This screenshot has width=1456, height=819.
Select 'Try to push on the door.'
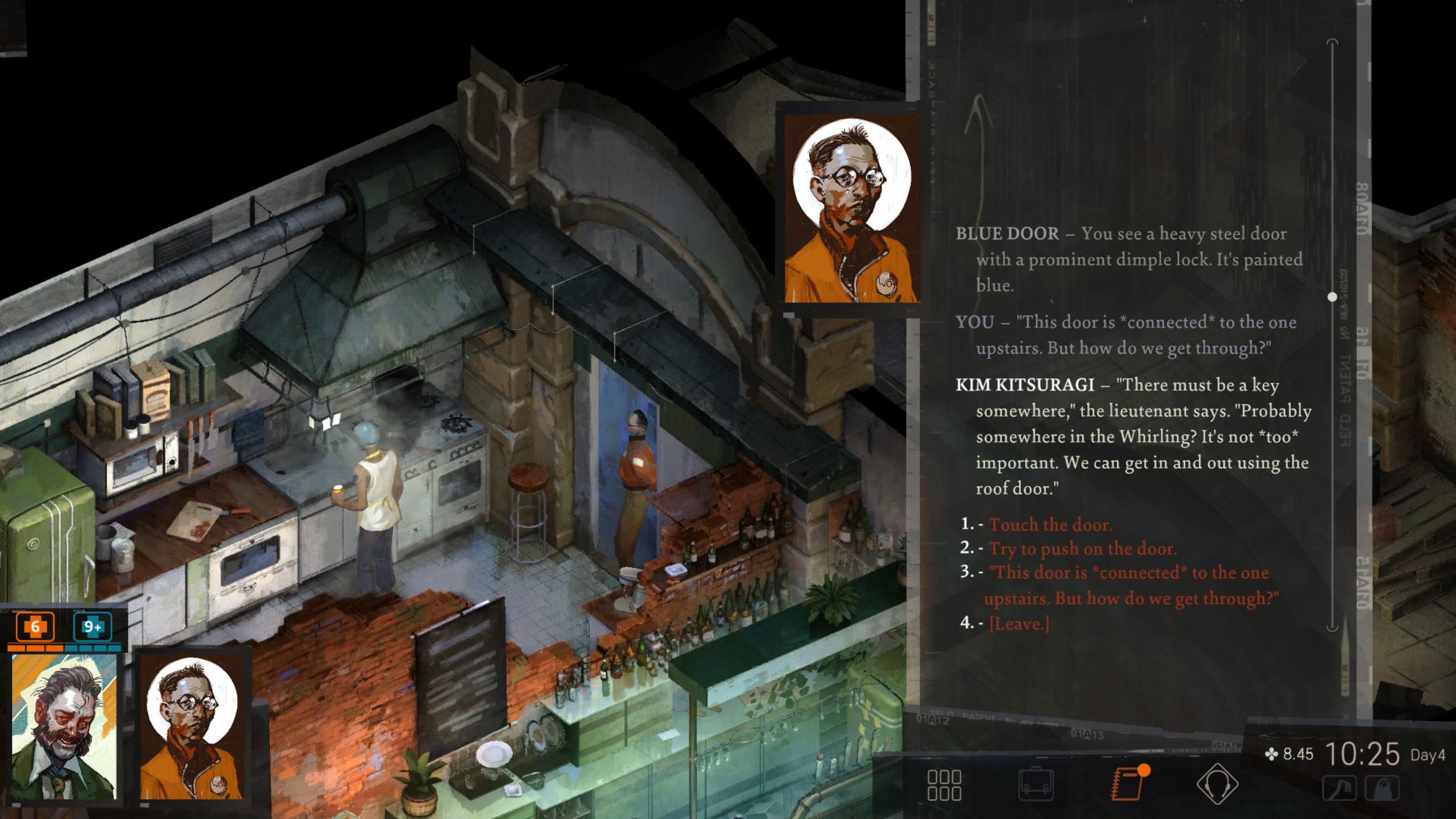pyautogui.click(x=1082, y=549)
